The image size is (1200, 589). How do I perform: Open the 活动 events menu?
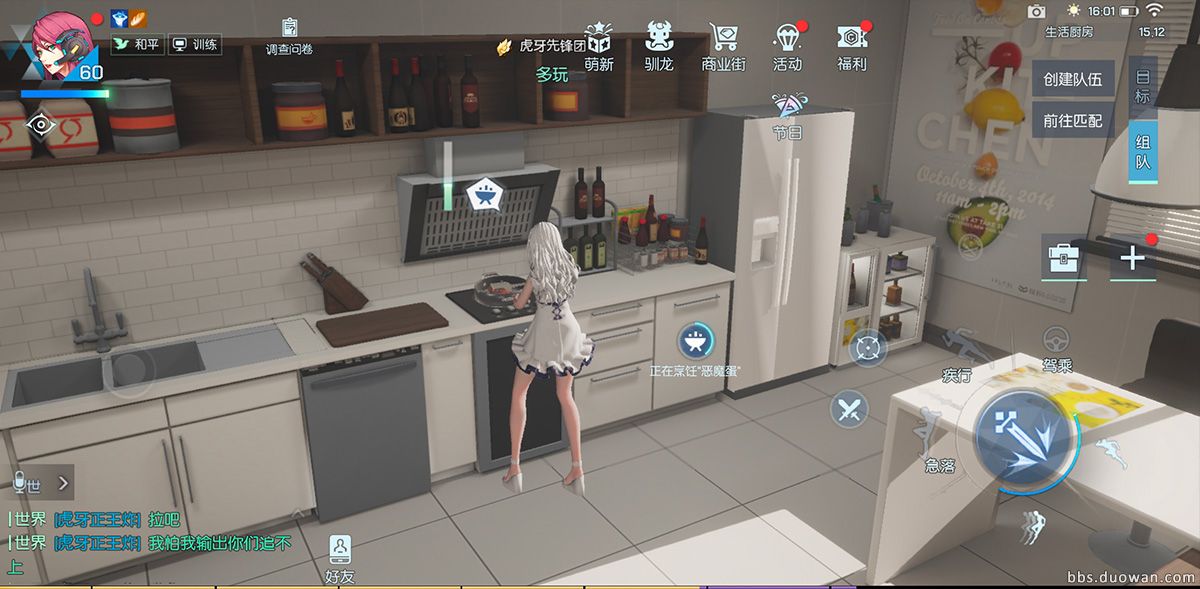point(787,45)
